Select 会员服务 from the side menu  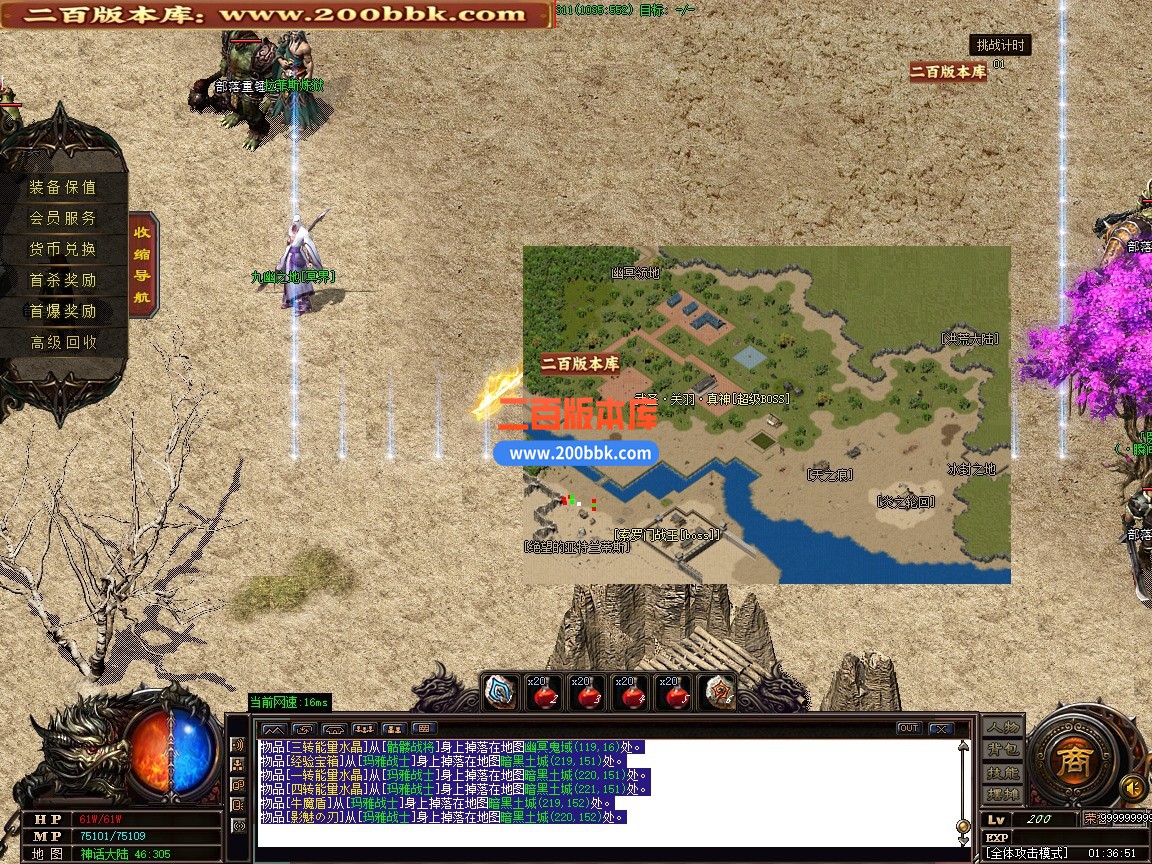tap(63, 218)
